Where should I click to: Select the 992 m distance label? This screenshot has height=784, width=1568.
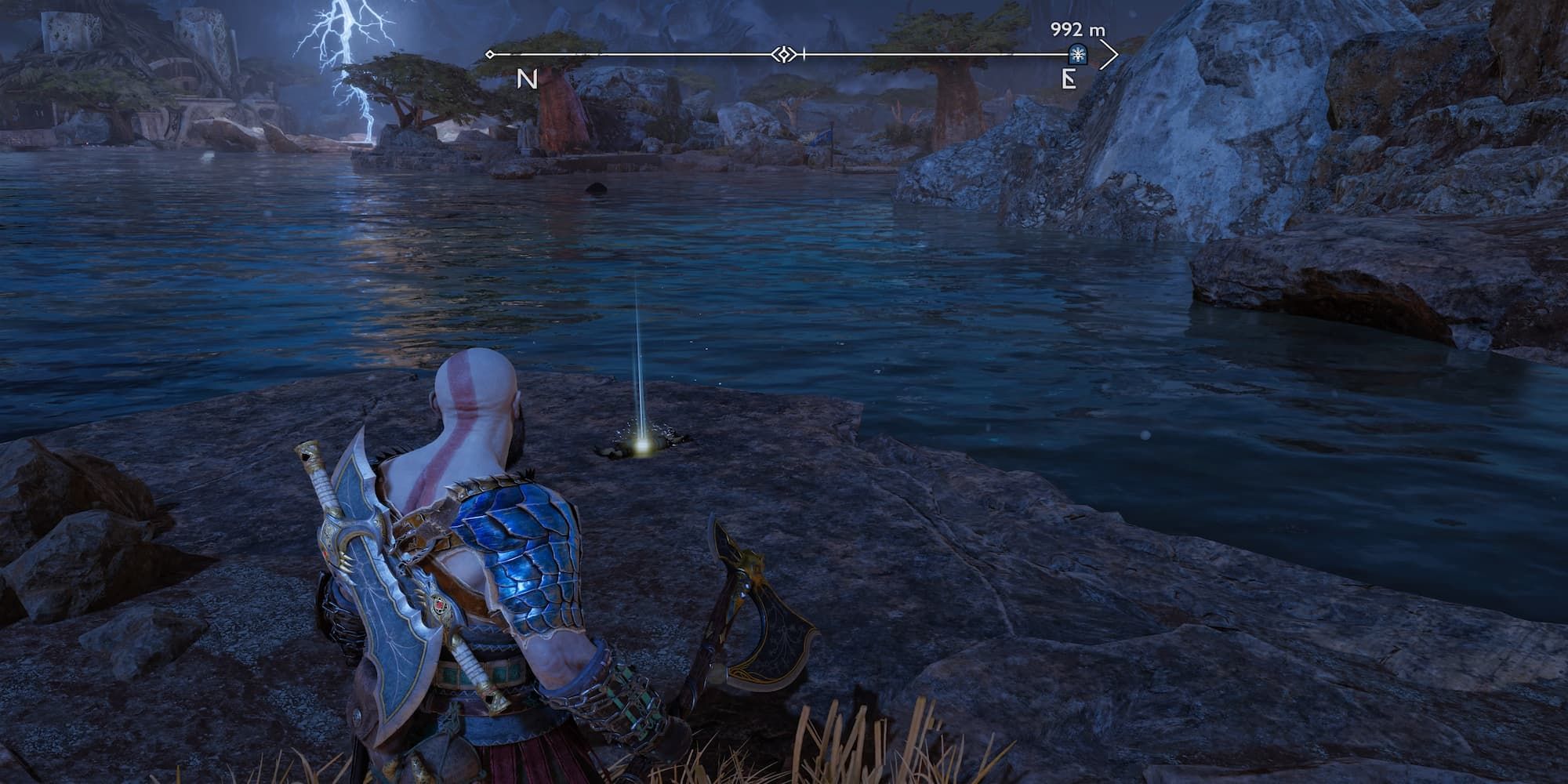[x=1077, y=28]
